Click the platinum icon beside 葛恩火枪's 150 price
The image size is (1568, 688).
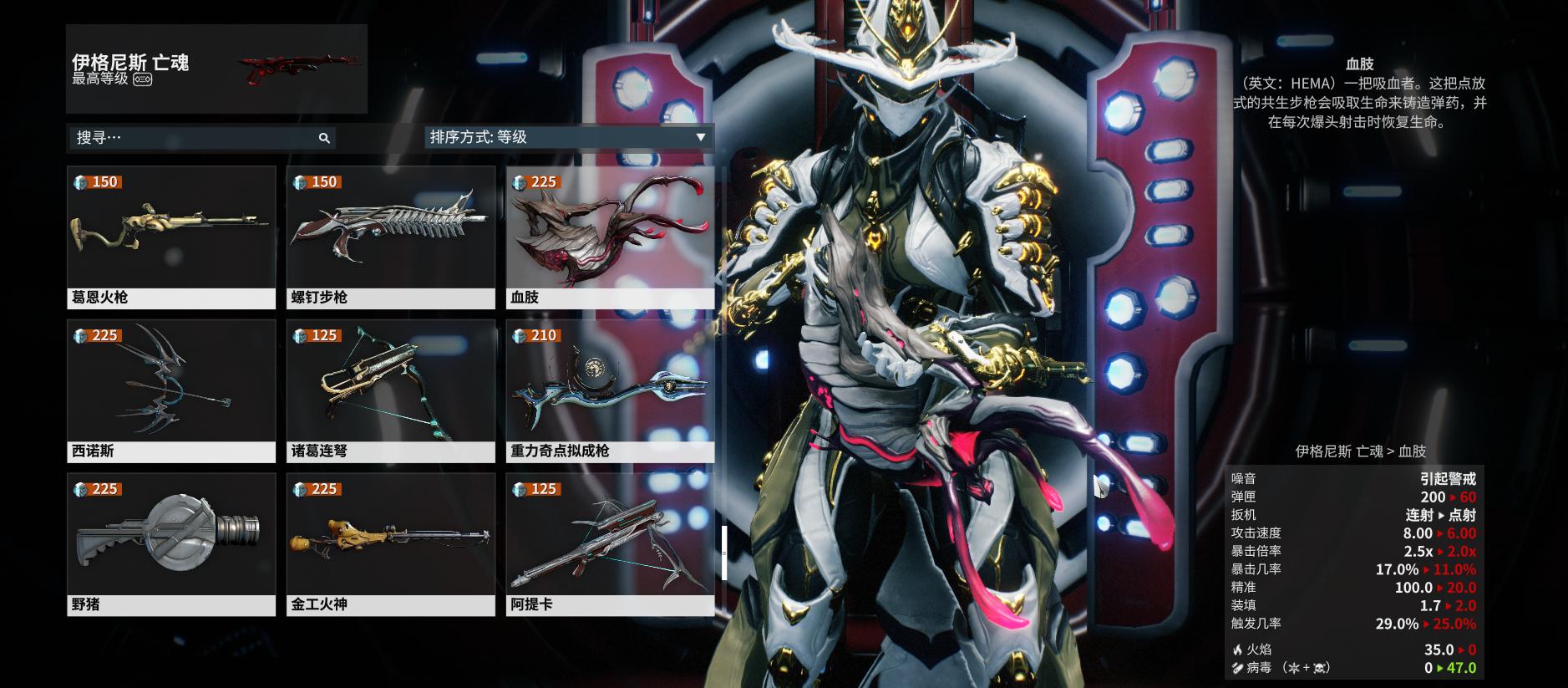(81, 180)
